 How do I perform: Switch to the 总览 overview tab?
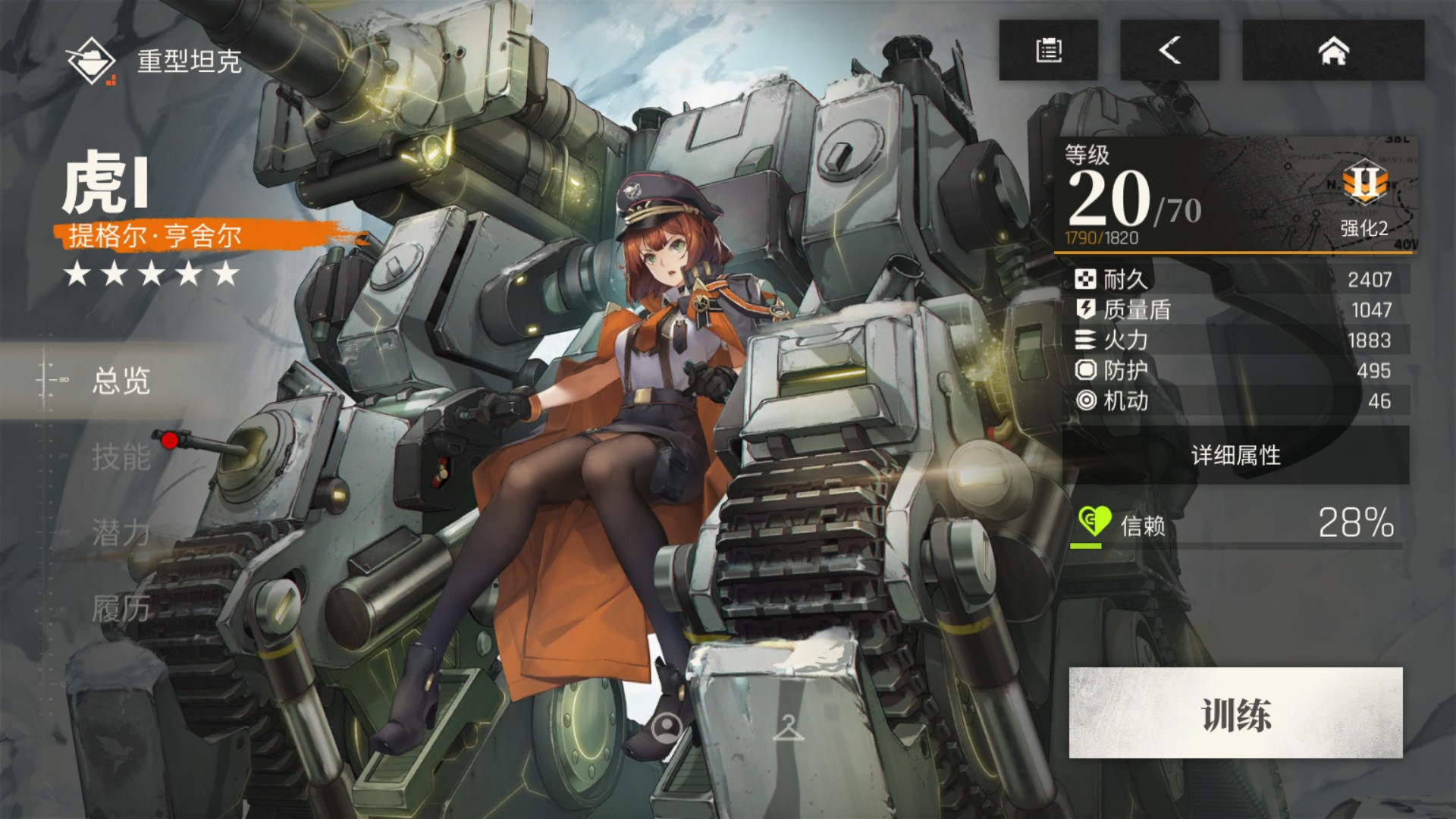pos(121,381)
